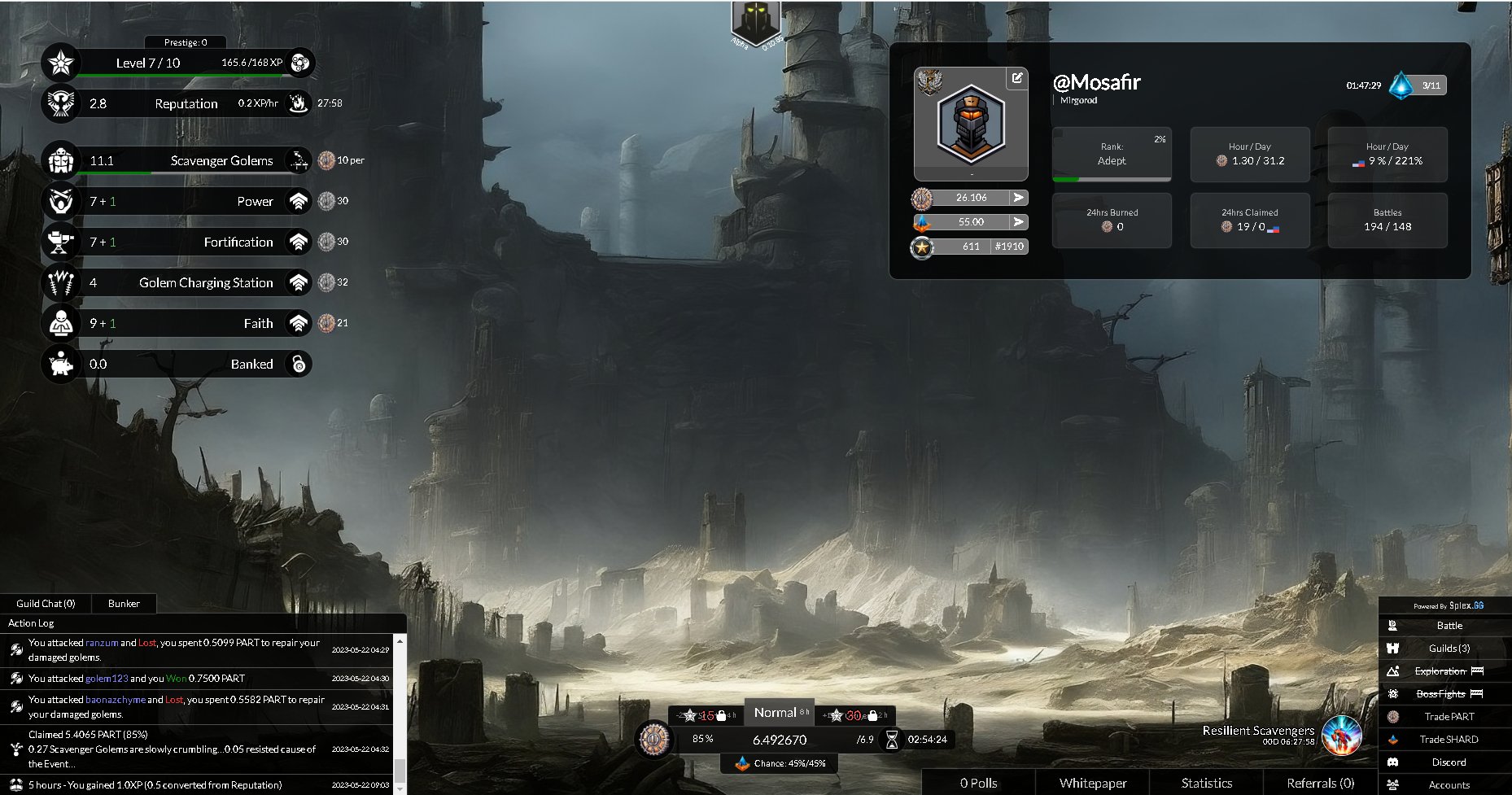Upgrade Power with the arrow button
This screenshot has width=1512, height=795.
299,202
